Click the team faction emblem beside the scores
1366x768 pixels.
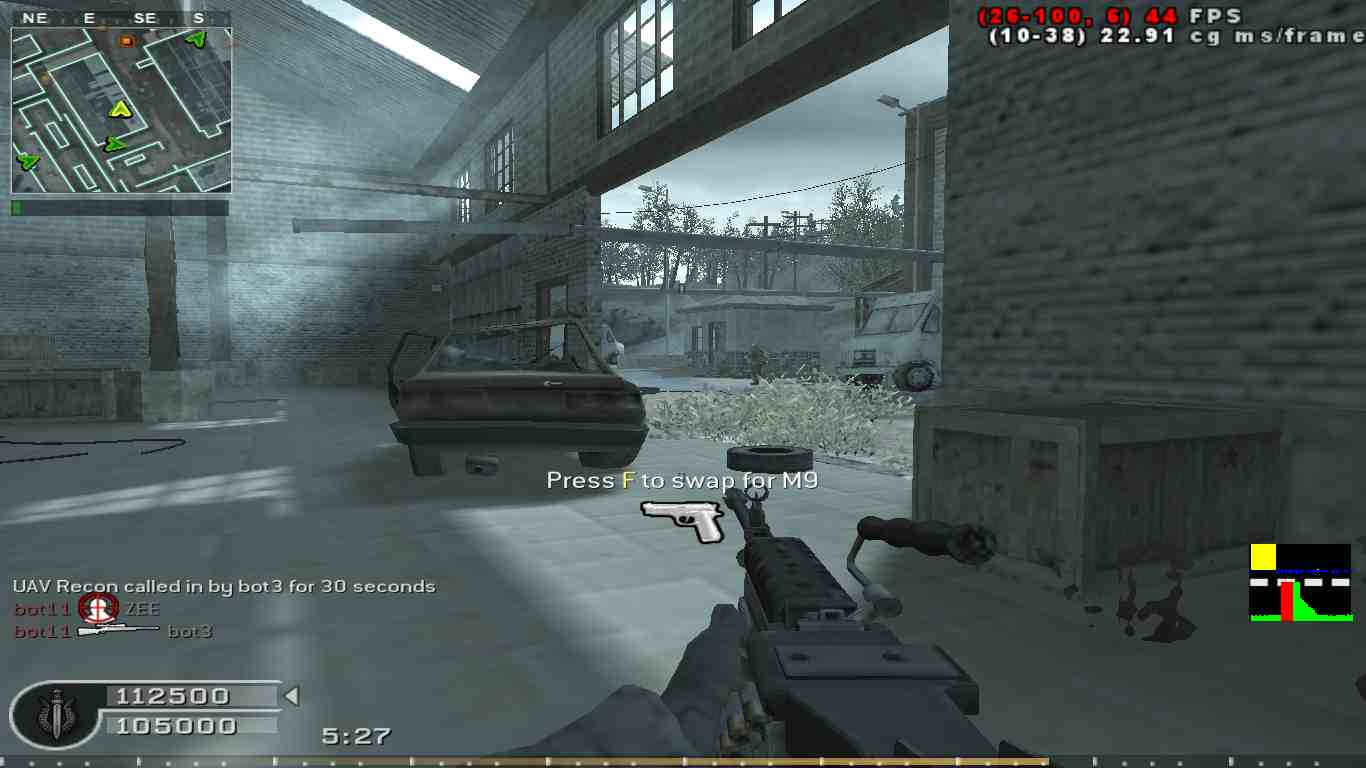click(x=51, y=714)
